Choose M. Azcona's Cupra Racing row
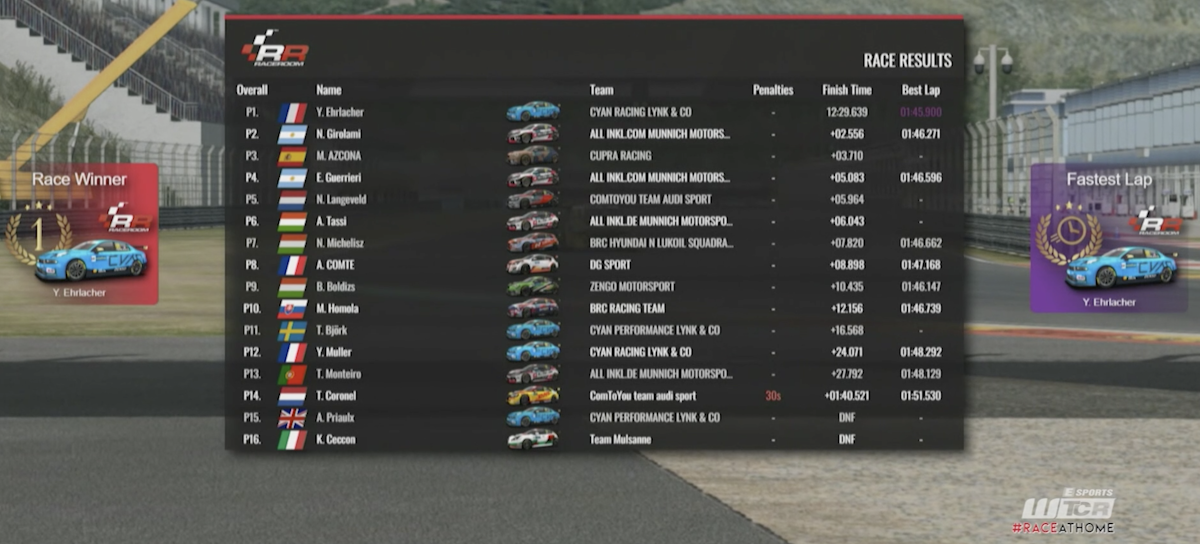Screen dimensions: 1200x544 point(594,156)
